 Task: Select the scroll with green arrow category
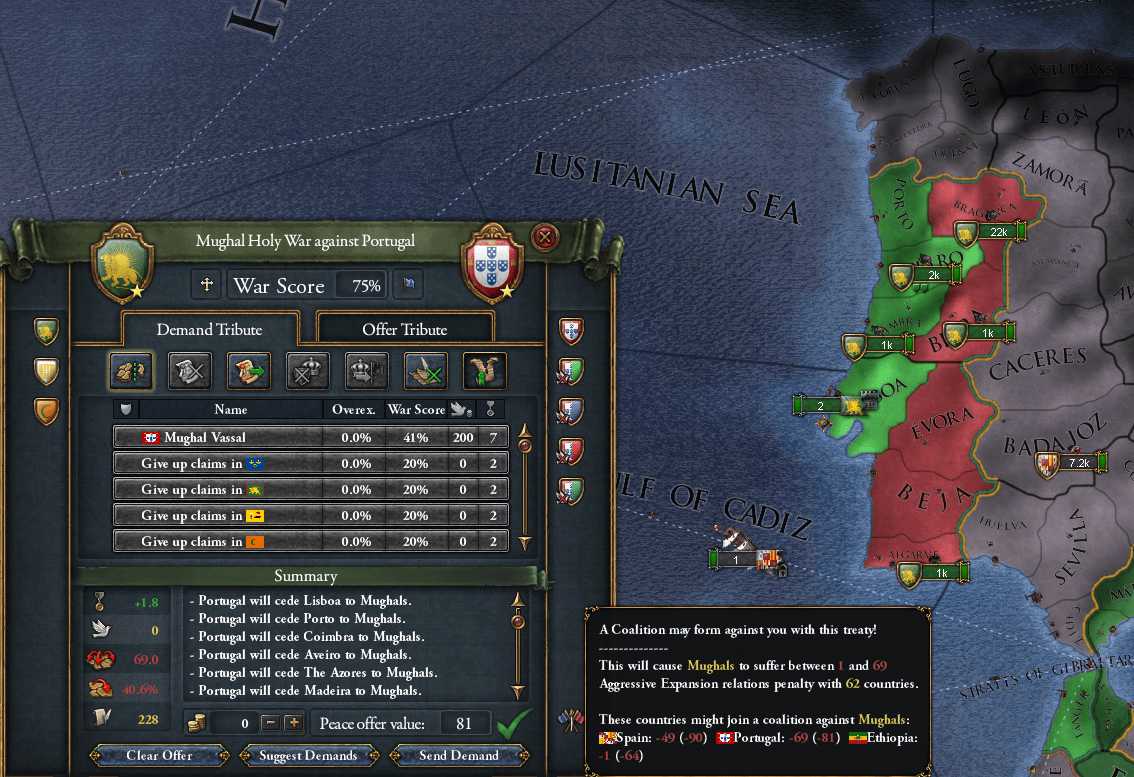coord(248,371)
